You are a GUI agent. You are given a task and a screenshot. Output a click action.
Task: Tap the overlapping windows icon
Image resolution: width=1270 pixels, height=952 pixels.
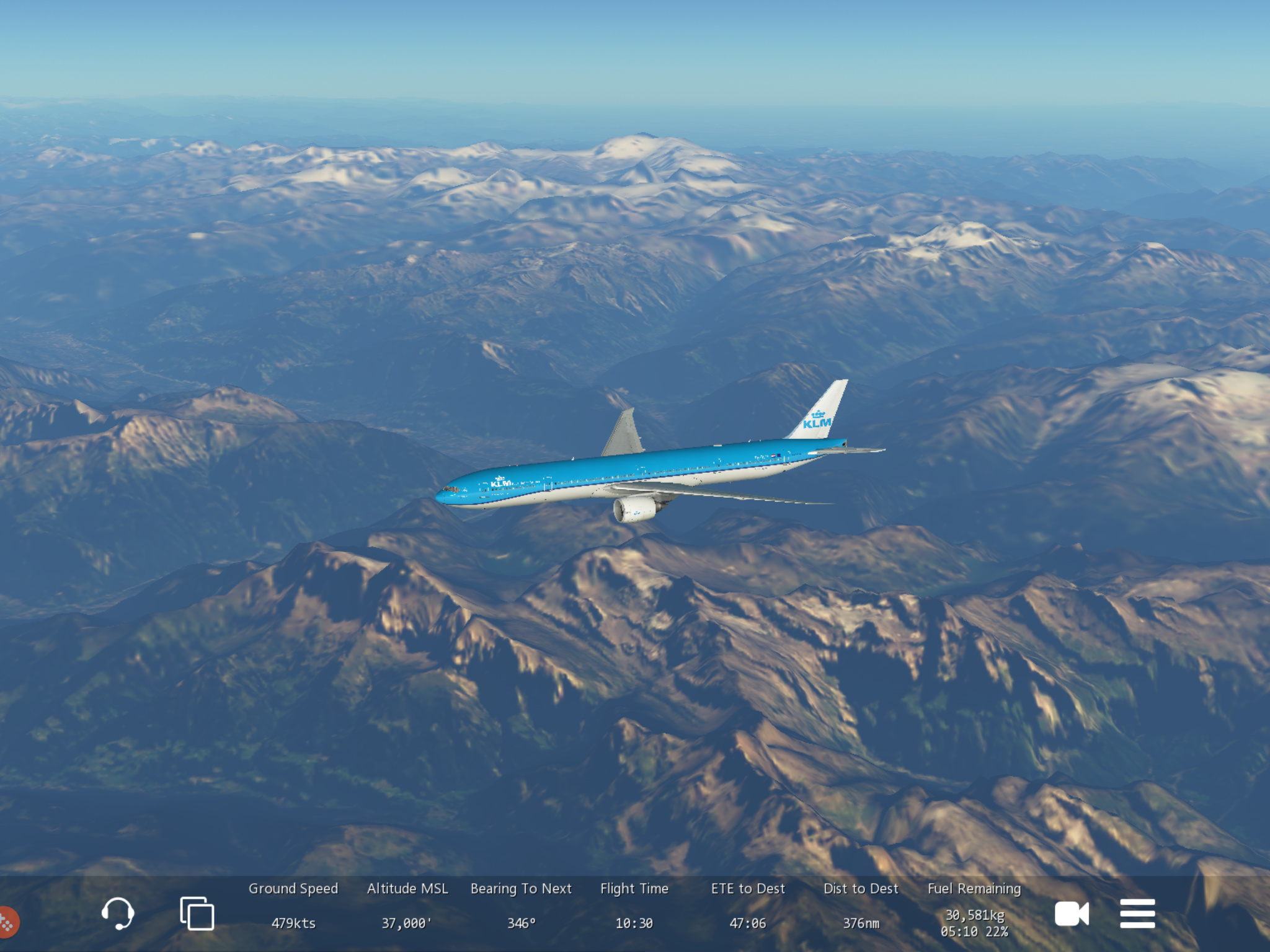coord(197,913)
